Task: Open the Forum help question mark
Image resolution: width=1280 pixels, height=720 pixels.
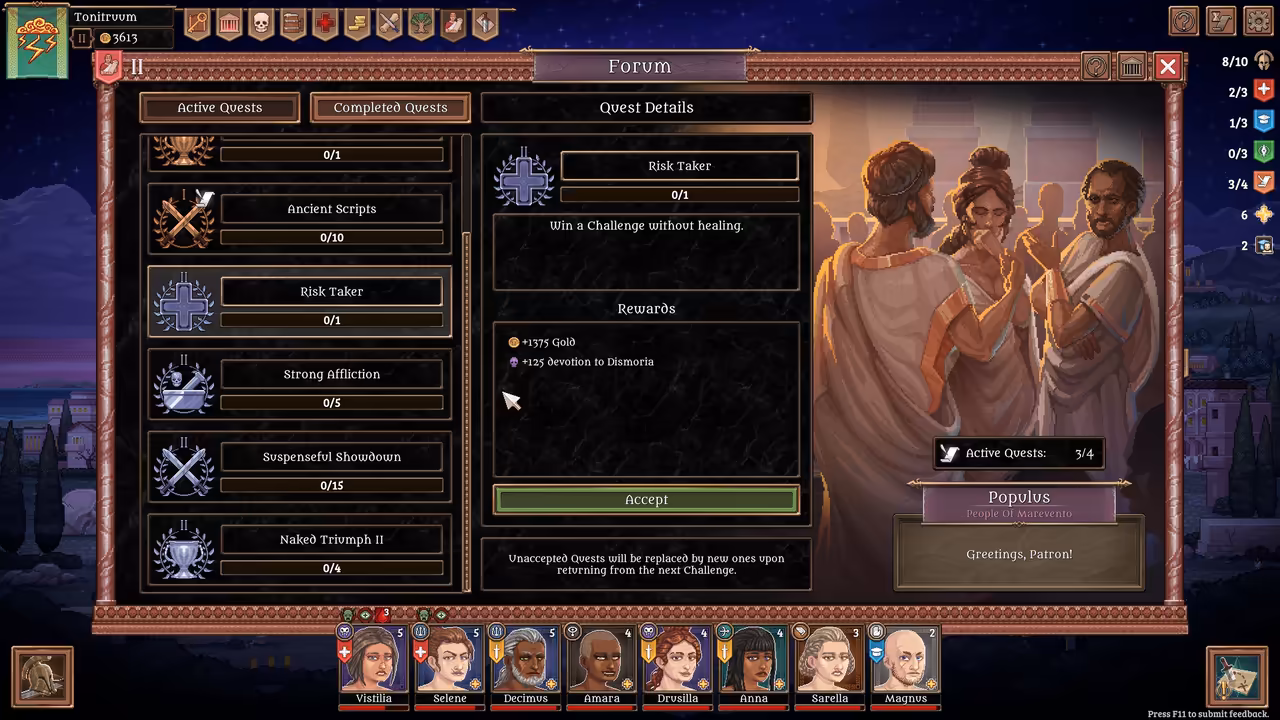Action: coord(1096,67)
